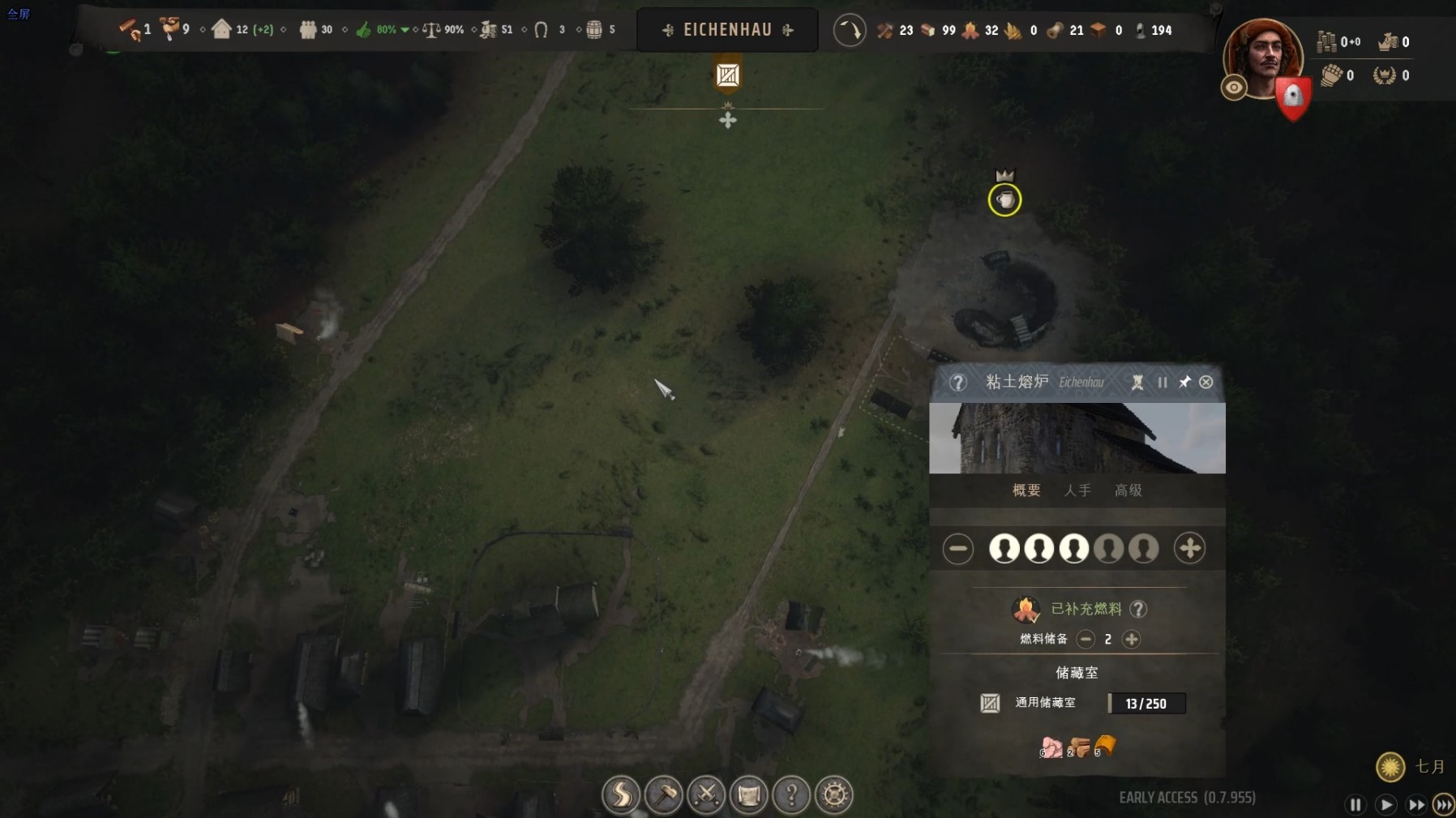Open the construction hammer menu
The image size is (1456, 818).
click(664, 795)
